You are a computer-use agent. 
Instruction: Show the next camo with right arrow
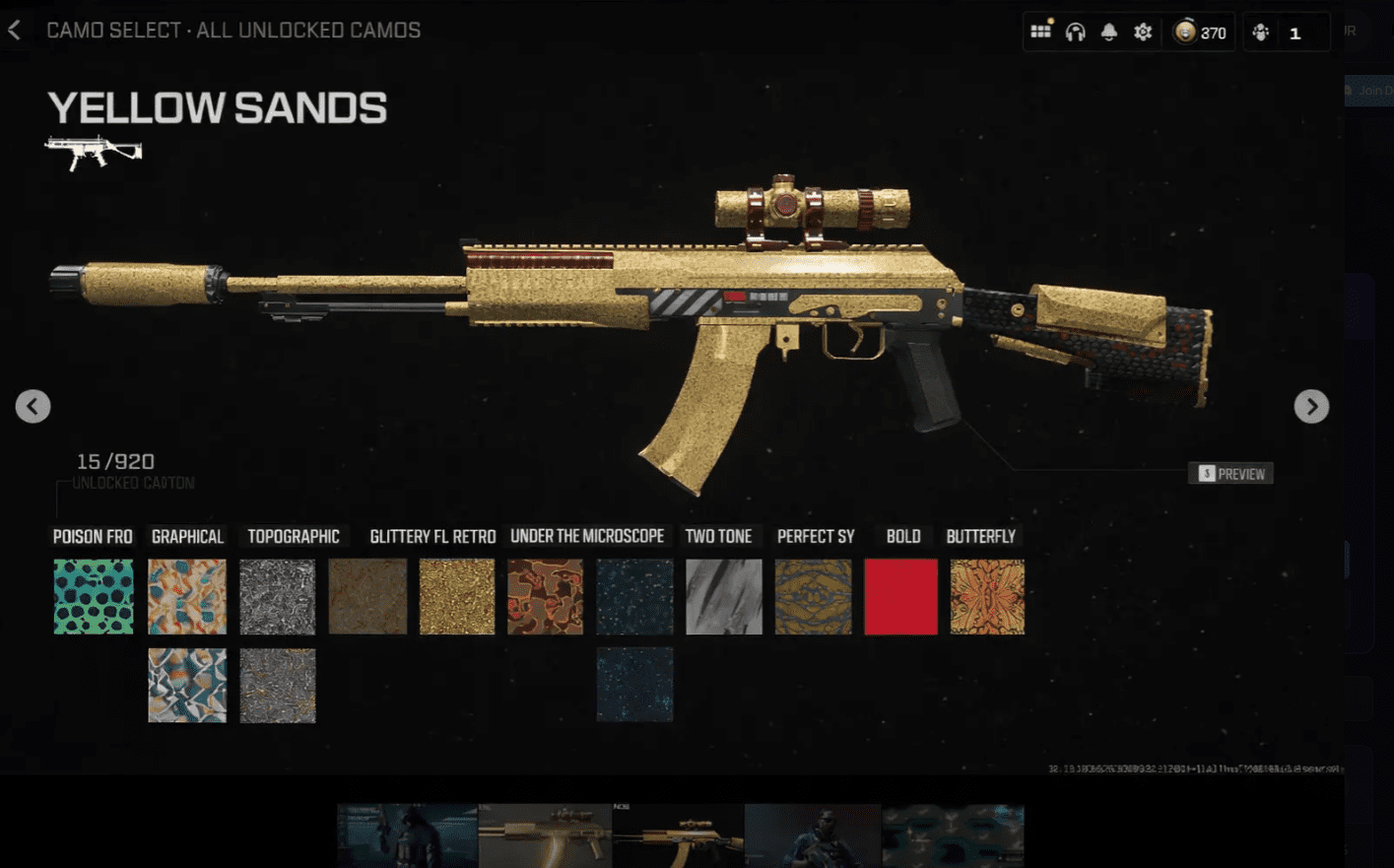click(1311, 406)
